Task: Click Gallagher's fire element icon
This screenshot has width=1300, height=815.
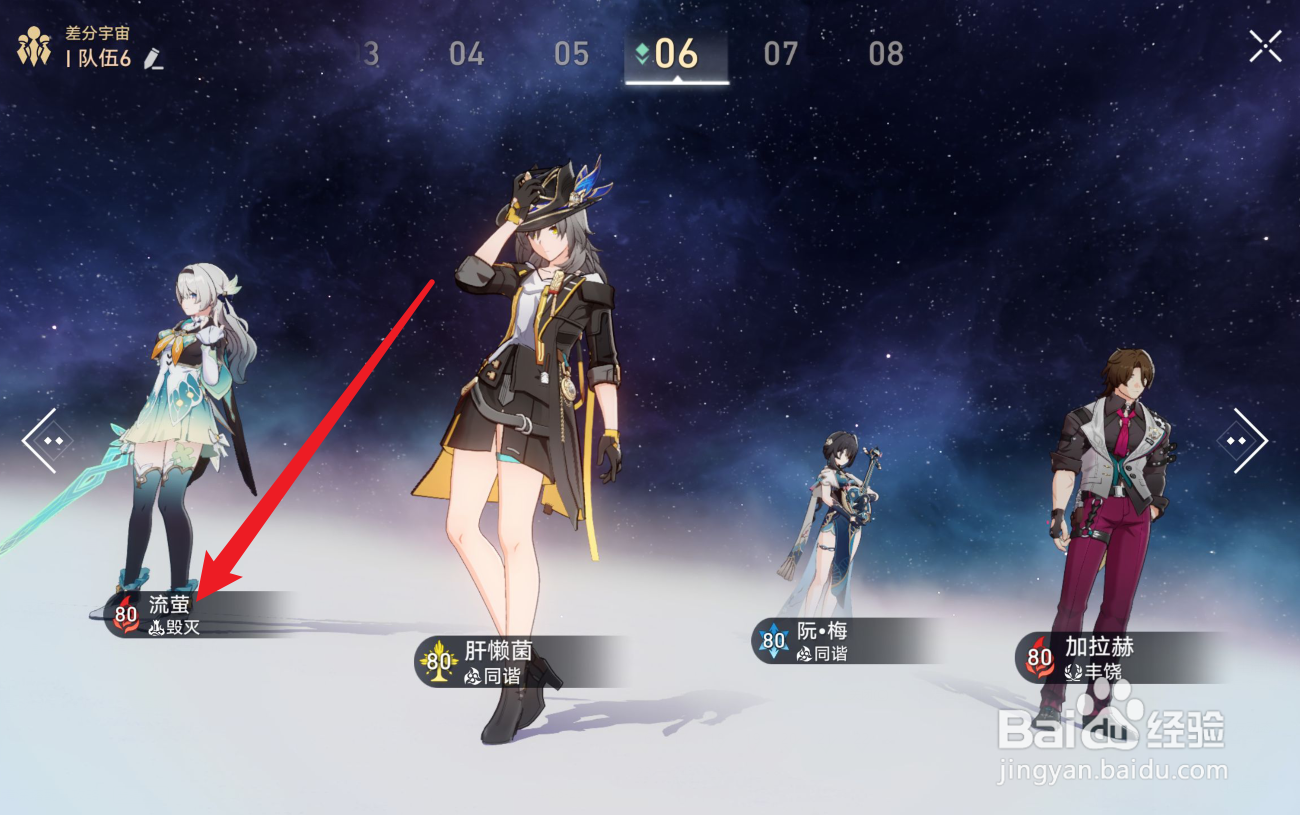Action: 1038,657
